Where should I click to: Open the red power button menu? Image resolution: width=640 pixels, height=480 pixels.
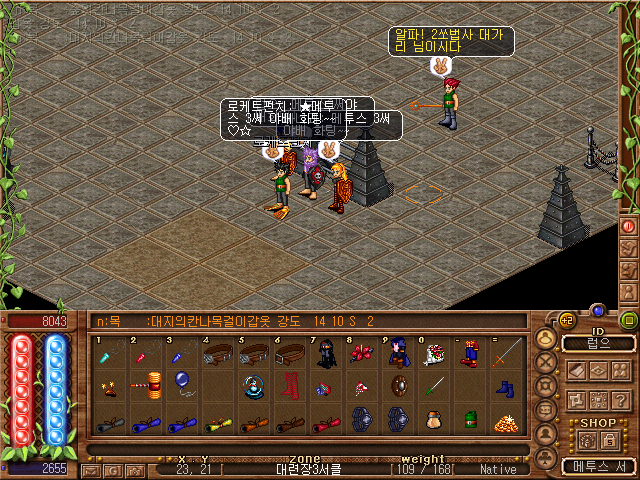[x=629, y=225]
